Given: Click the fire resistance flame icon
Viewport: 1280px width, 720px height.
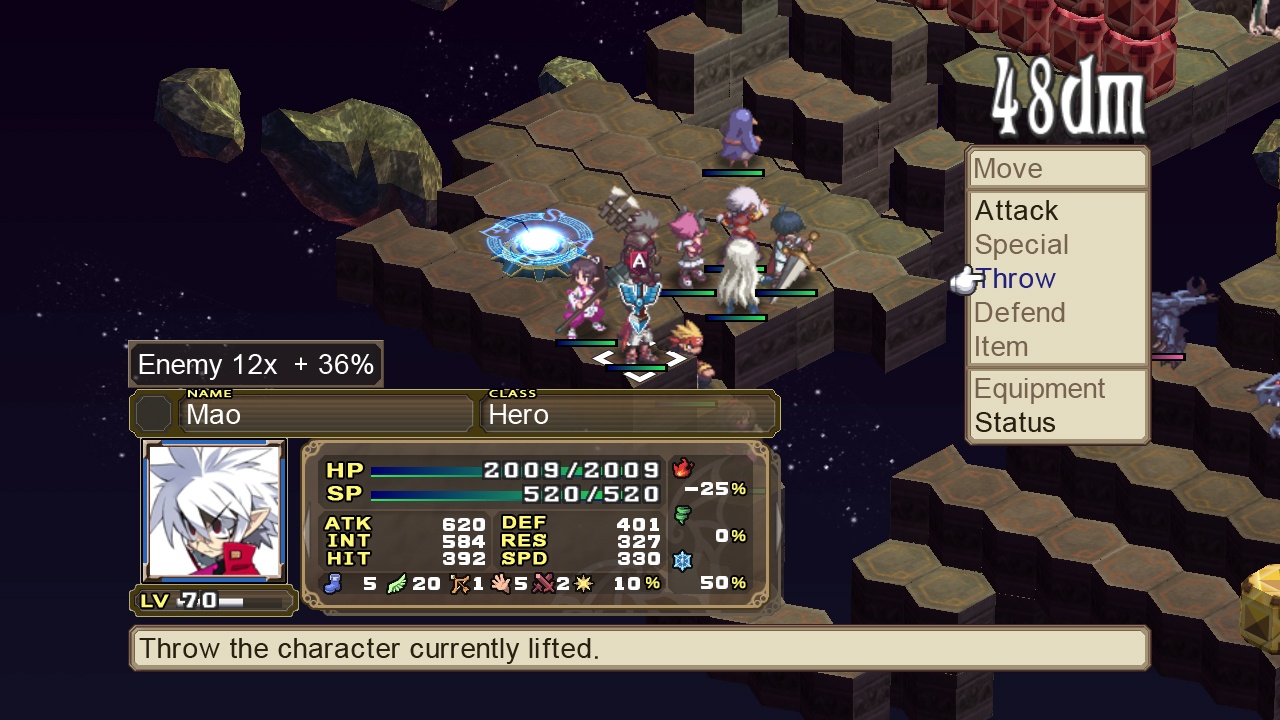Looking at the screenshot, I should [x=682, y=467].
